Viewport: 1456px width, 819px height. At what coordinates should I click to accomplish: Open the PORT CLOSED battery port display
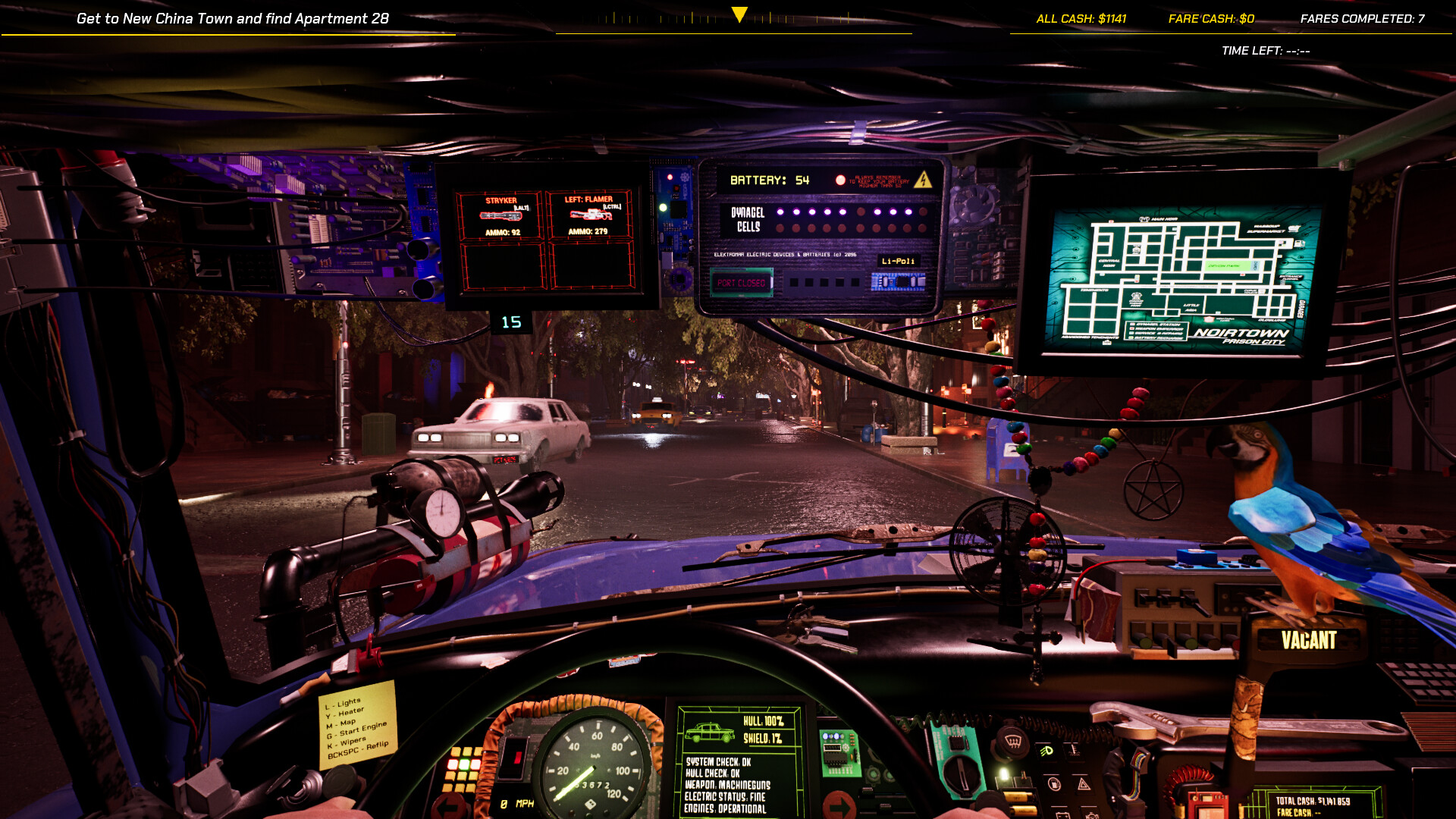point(742,282)
